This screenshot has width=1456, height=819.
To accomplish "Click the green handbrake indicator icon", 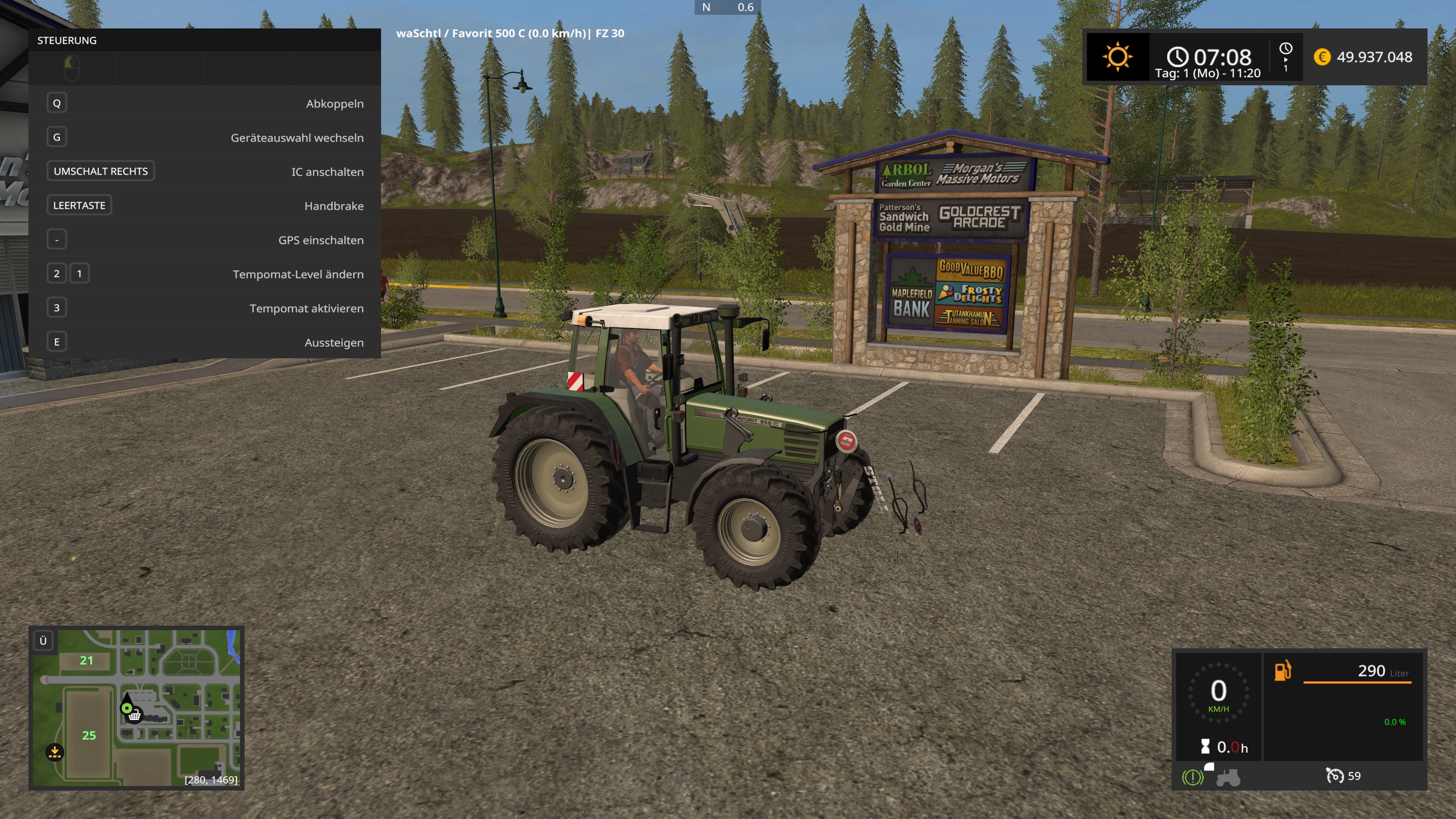I will [1192, 778].
